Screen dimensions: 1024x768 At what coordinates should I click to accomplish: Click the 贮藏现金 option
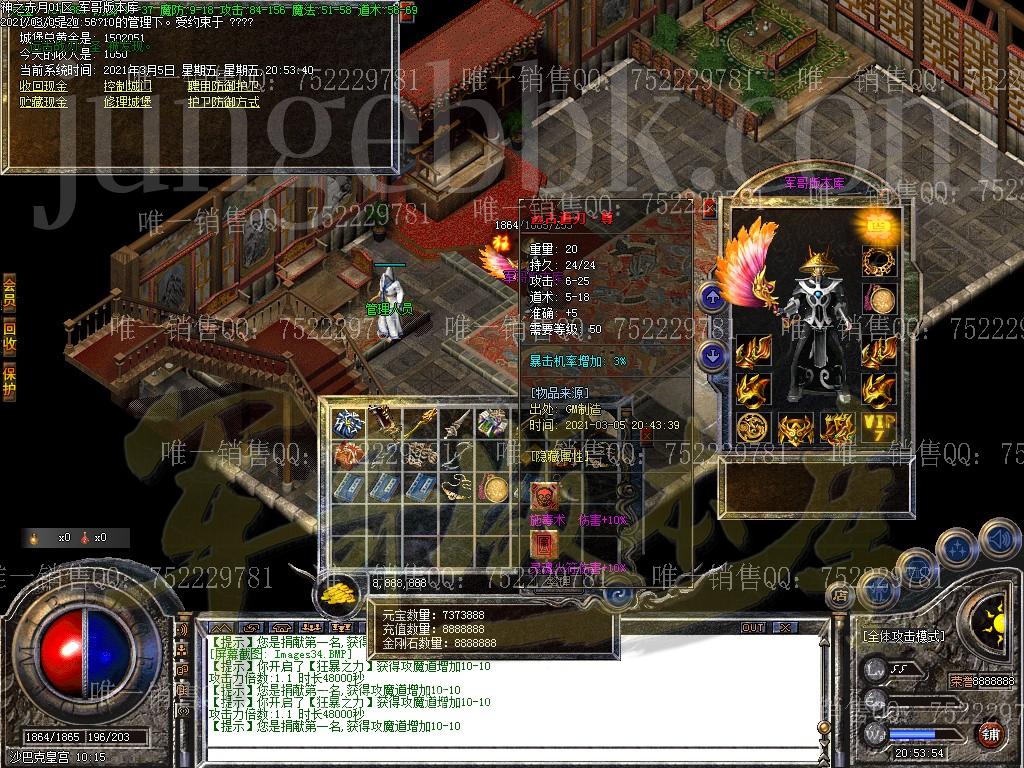43,101
